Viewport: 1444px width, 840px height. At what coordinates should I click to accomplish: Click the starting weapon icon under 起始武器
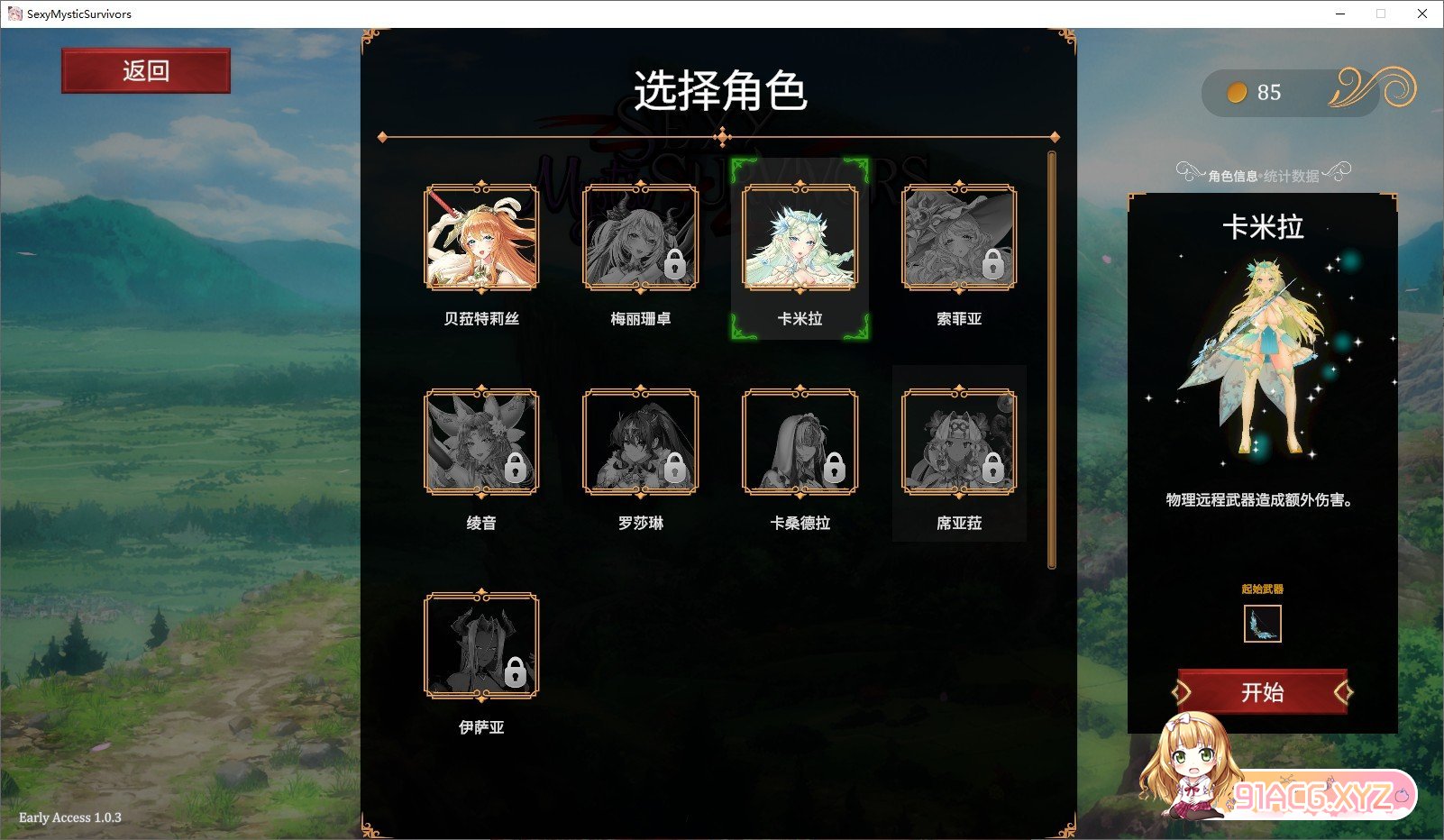[1262, 625]
